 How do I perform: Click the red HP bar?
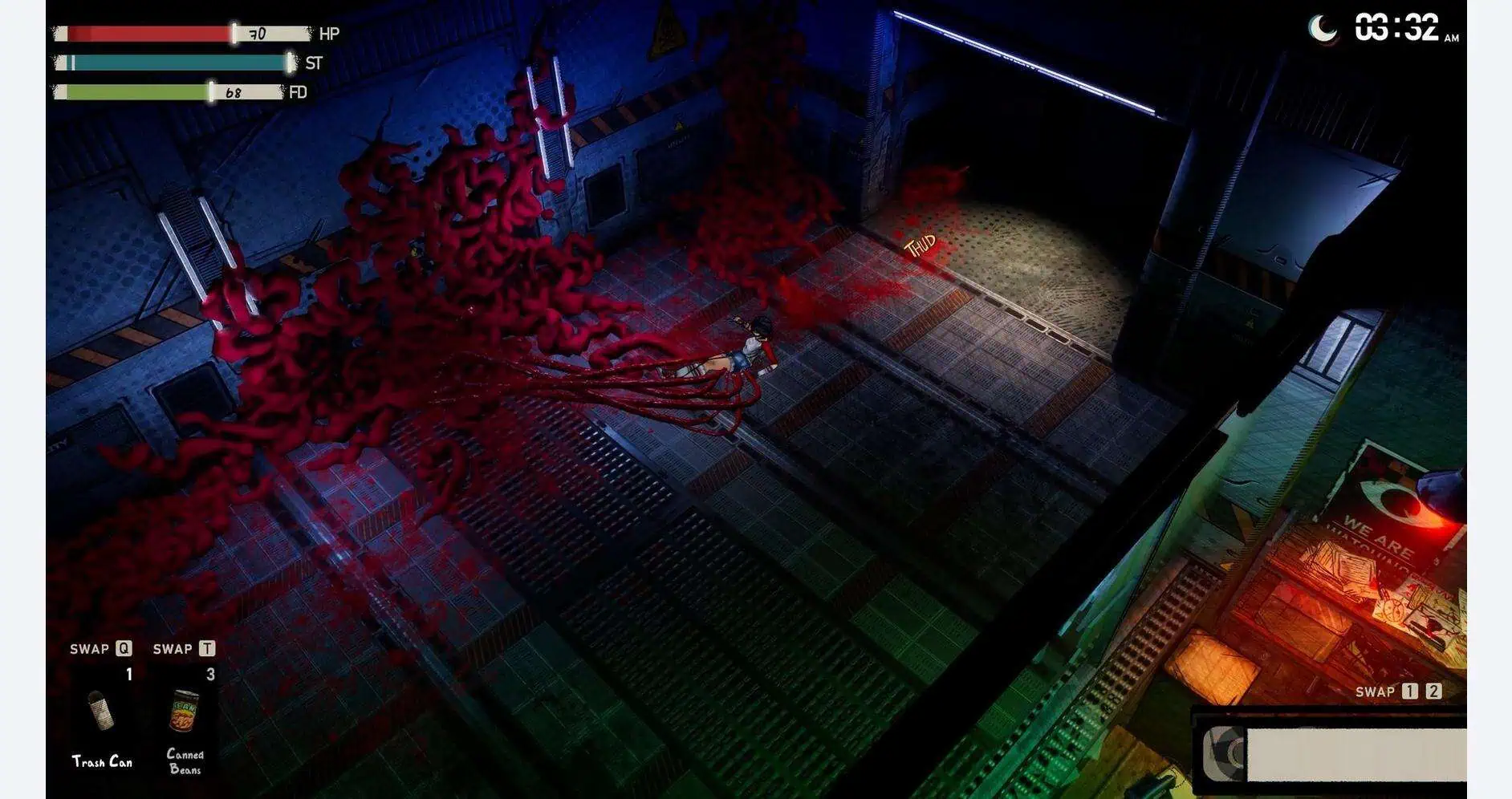tap(144, 34)
